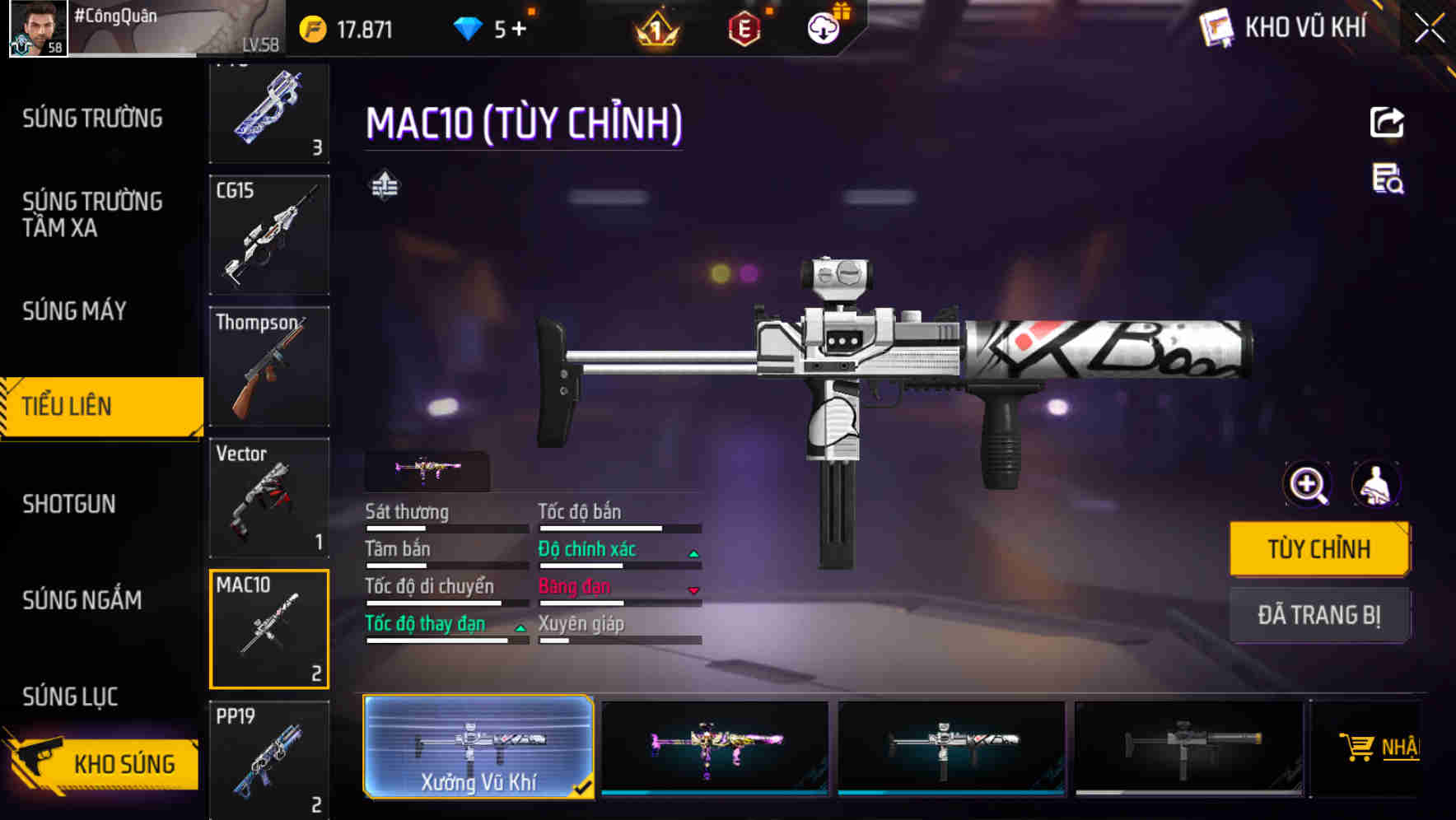Close the weapon armory screen

[1430, 29]
